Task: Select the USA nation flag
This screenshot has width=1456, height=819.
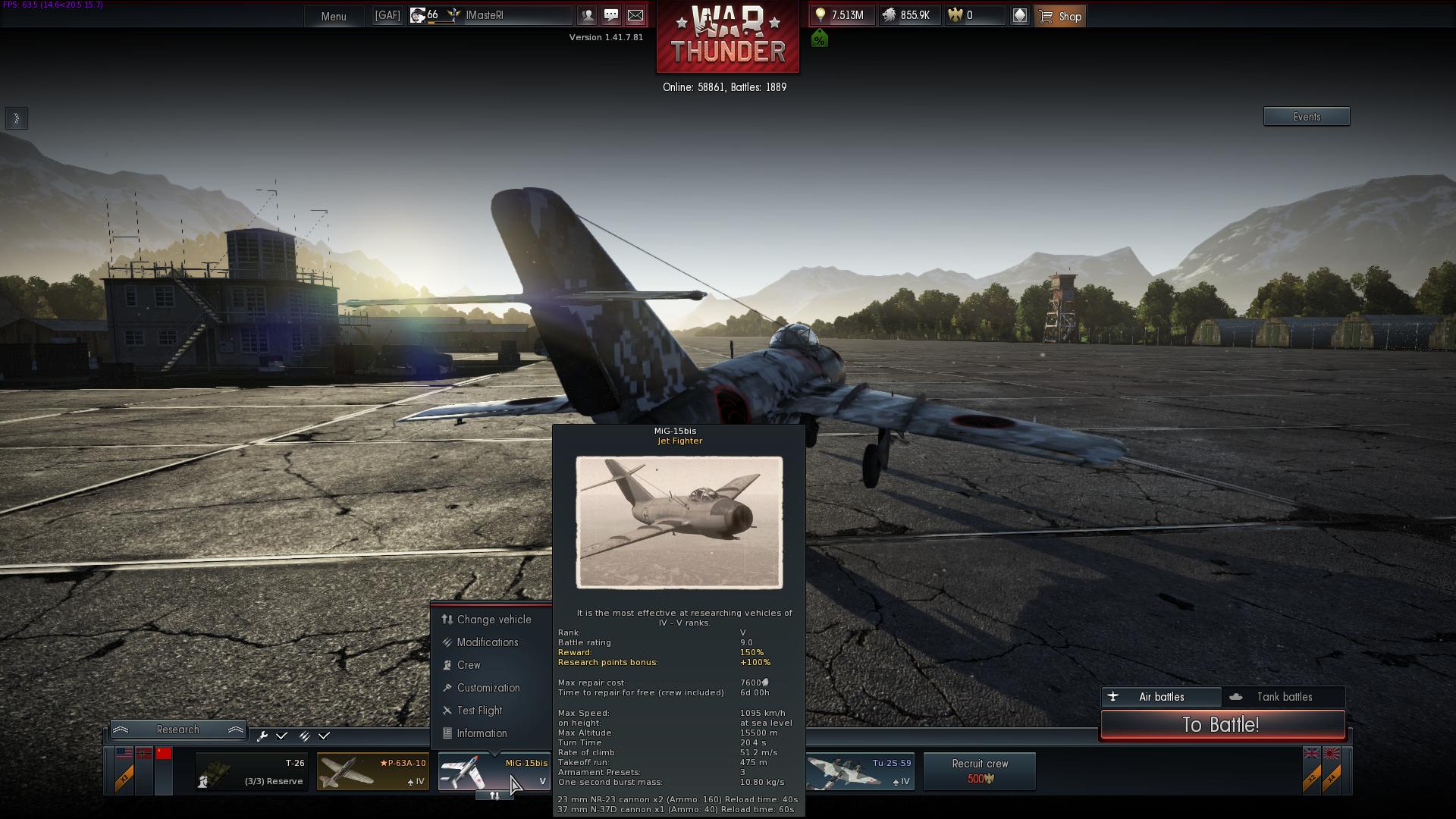Action: pyautogui.click(x=124, y=753)
